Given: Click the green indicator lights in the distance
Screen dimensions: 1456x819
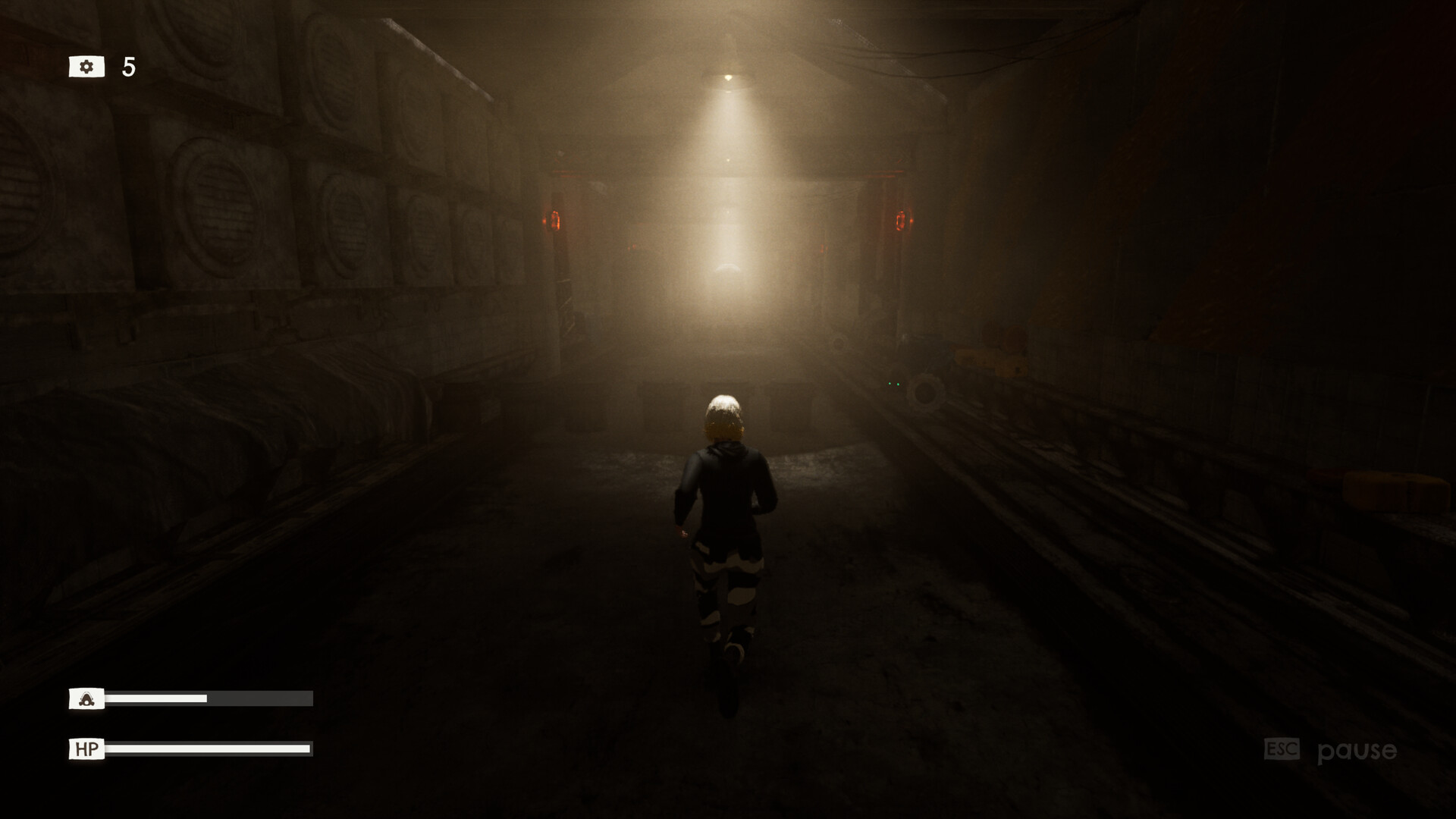Looking at the screenshot, I should pos(893,384).
